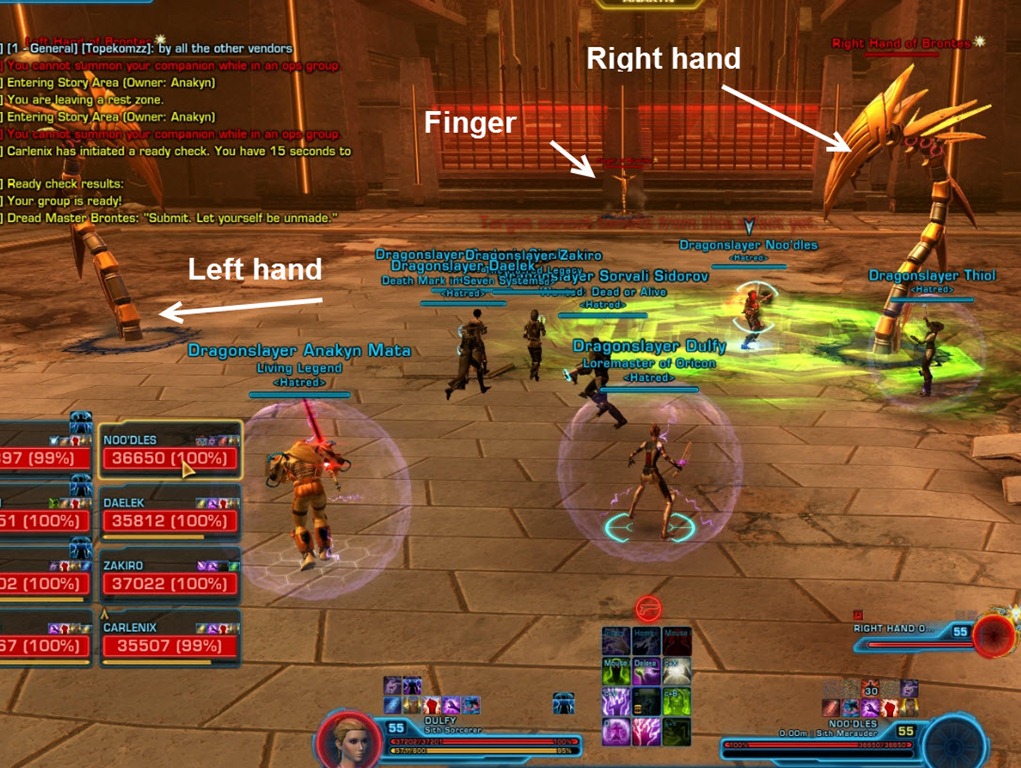Target Daelek in the operation frames
This screenshot has width=1021, height=768.
pyautogui.click(x=170, y=521)
